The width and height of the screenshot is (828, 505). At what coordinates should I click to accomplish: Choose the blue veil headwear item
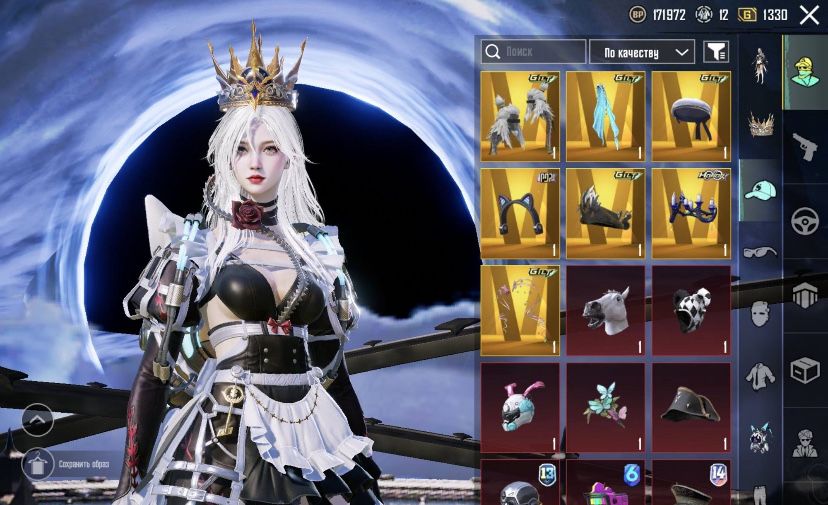pos(605,116)
